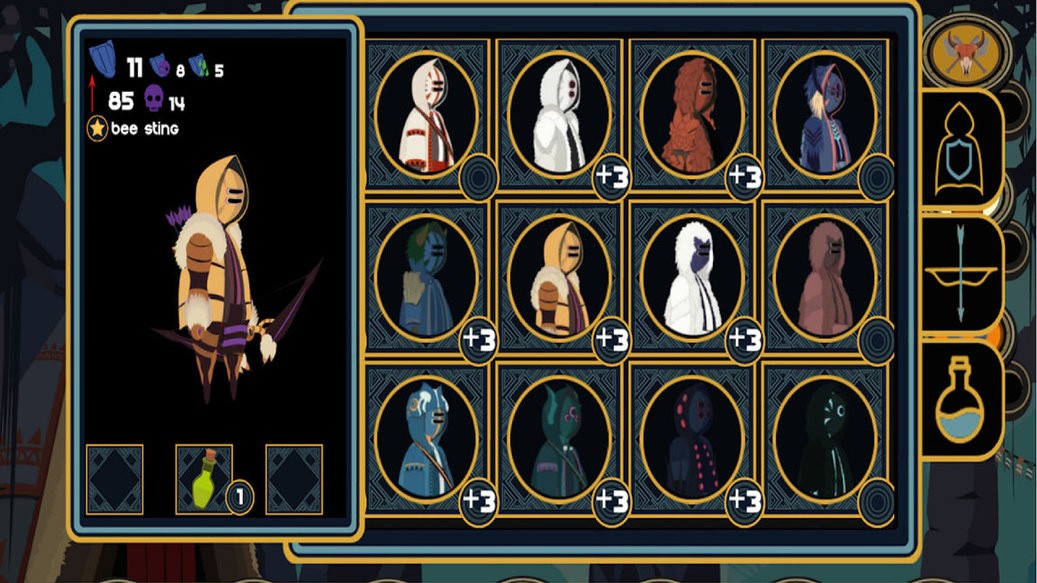This screenshot has width=1037, height=583.
Task: Select the equipped green potion slot
Action: 204,478
